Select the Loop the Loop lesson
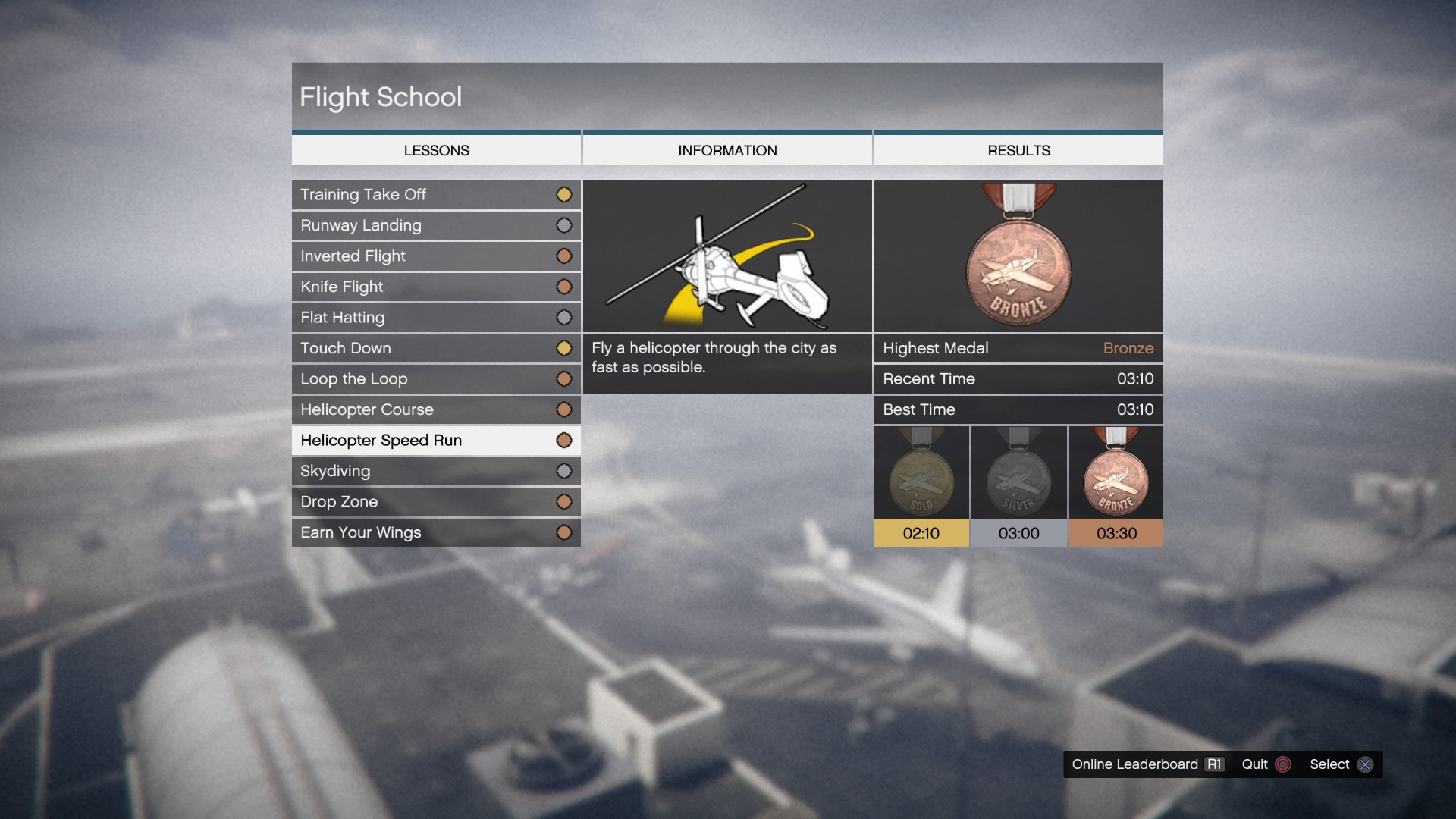The image size is (1456, 819). pos(436,379)
